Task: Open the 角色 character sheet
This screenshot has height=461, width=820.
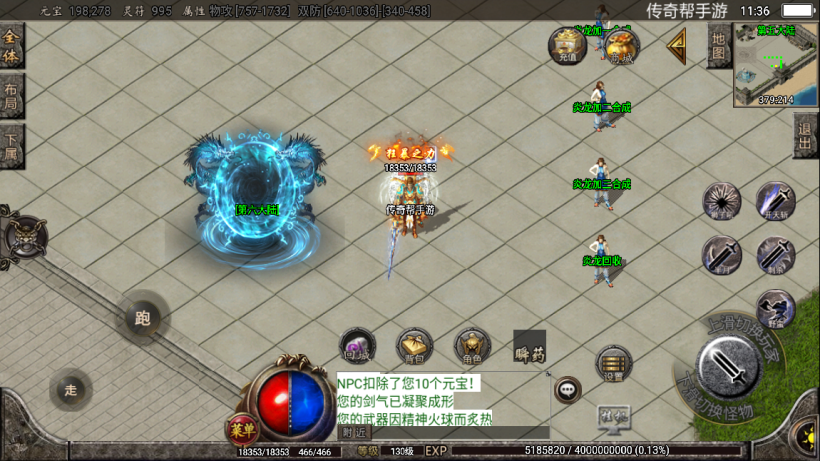Action: click(473, 346)
